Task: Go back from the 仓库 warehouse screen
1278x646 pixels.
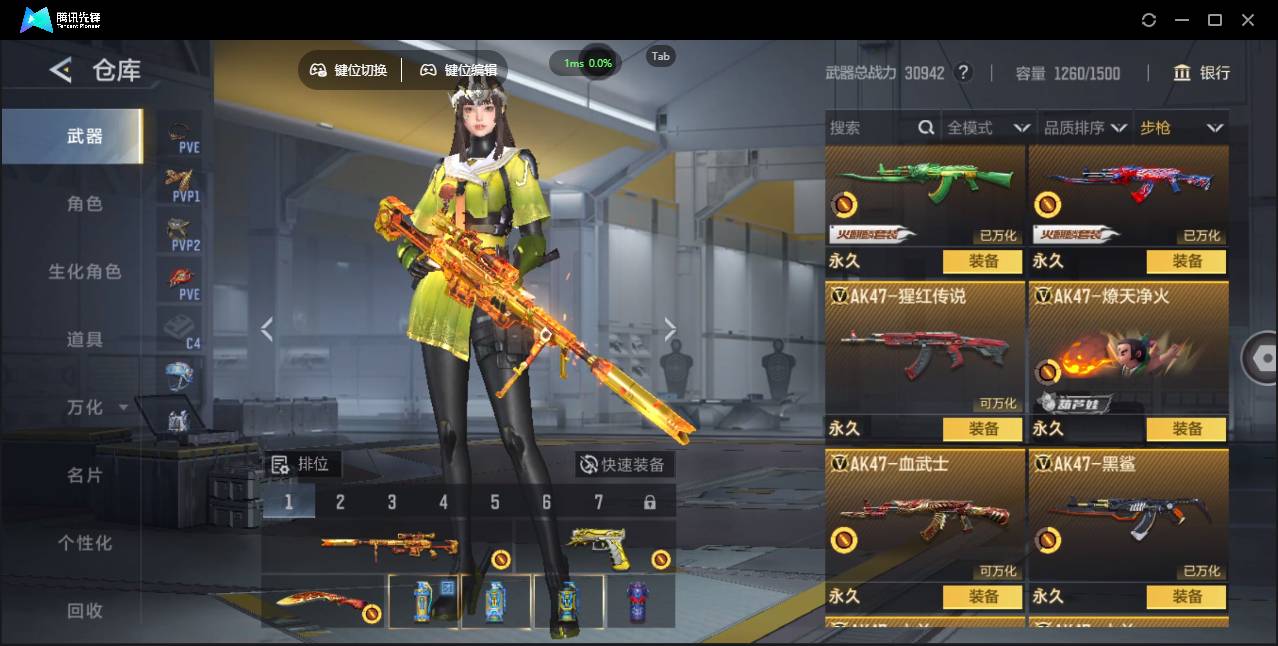Action: tap(61, 70)
